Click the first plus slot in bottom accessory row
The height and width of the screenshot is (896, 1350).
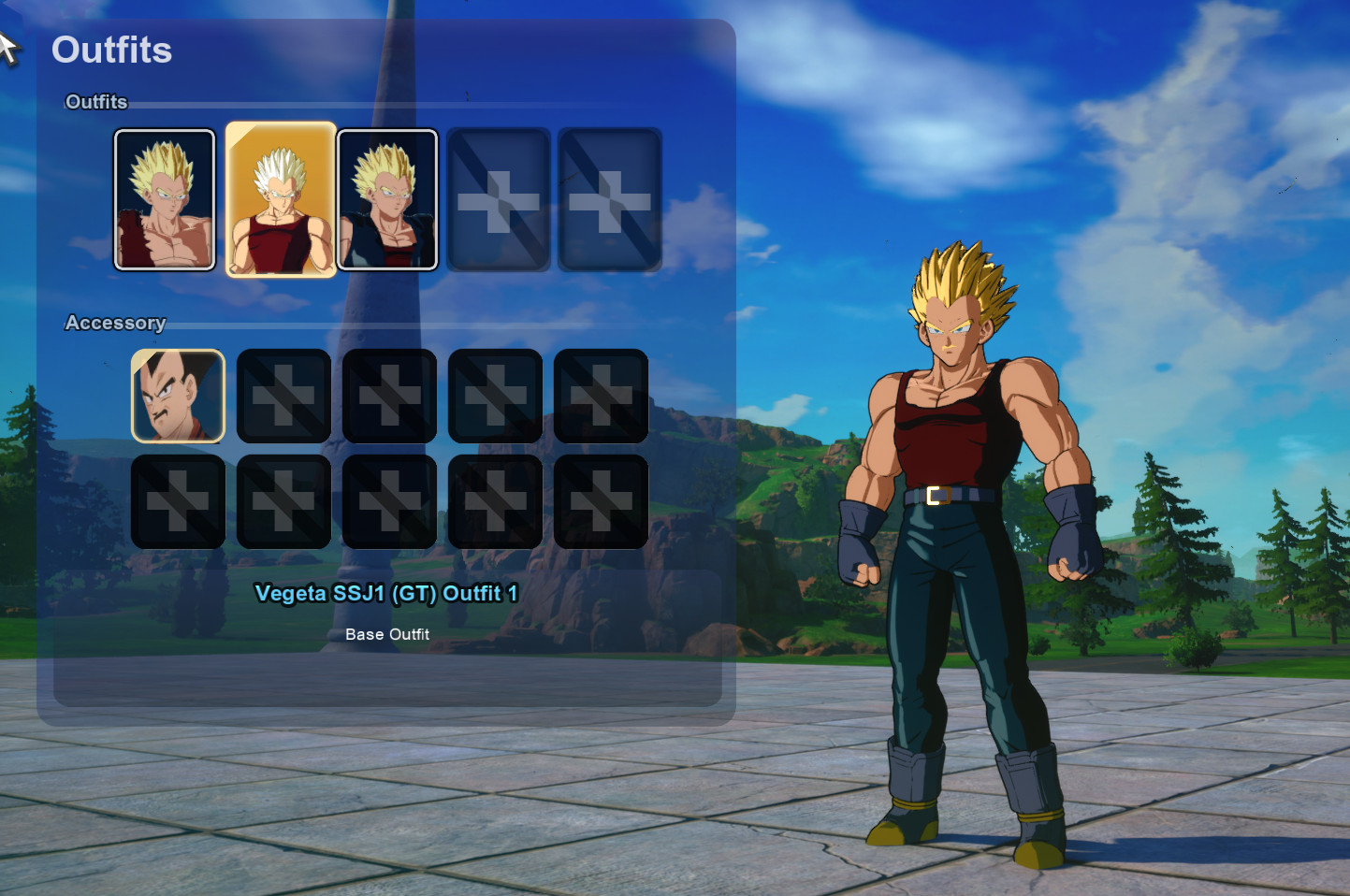(178, 501)
